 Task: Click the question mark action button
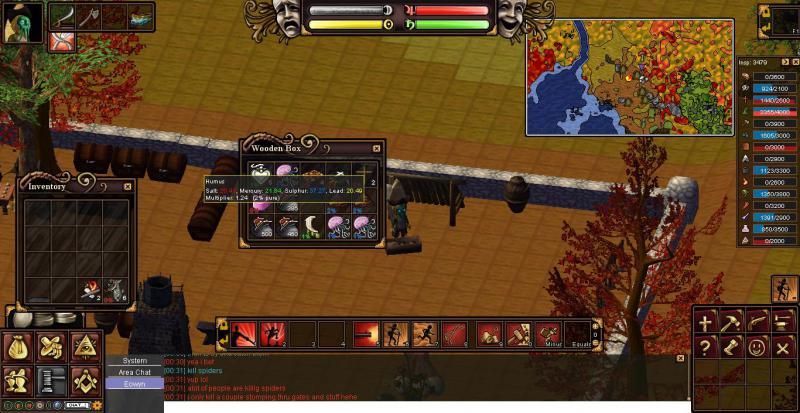(x=707, y=347)
